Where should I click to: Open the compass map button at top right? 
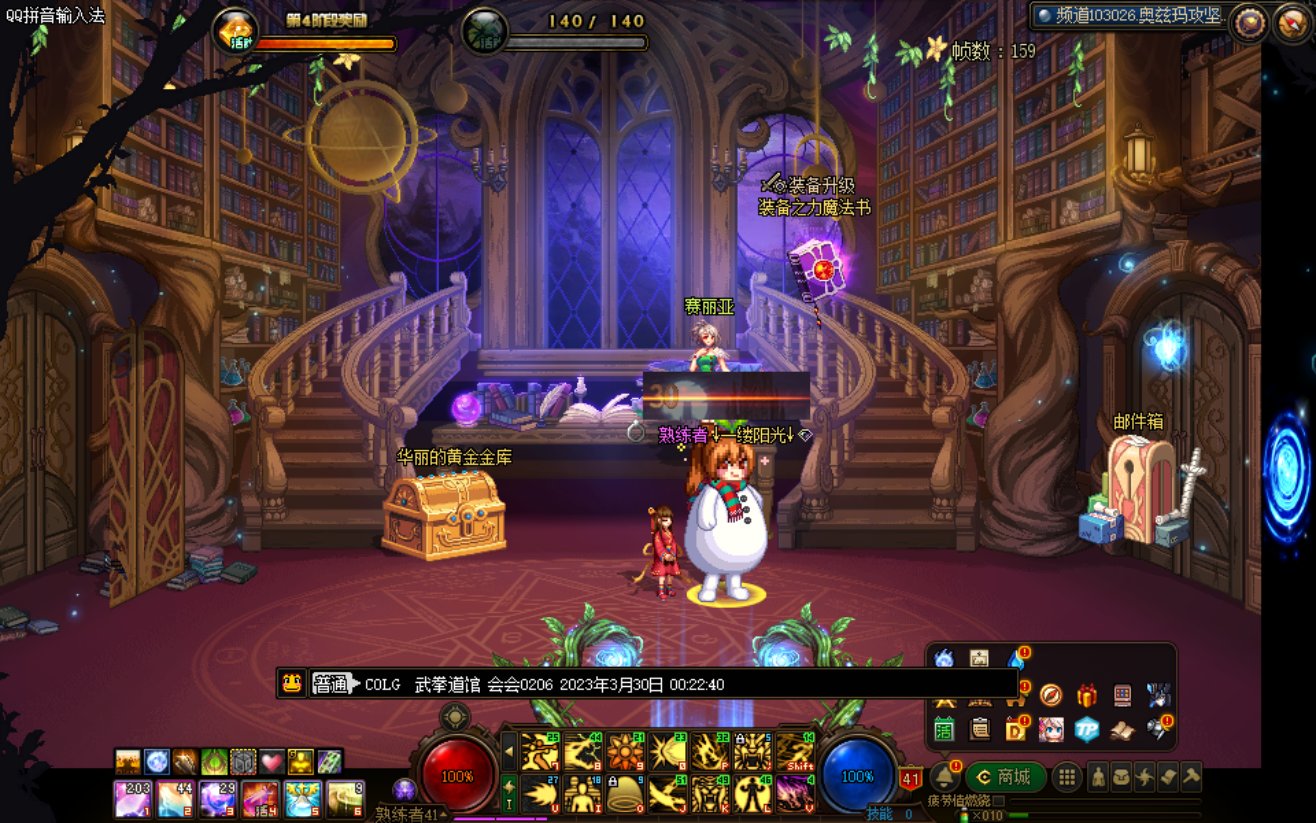(1292, 23)
